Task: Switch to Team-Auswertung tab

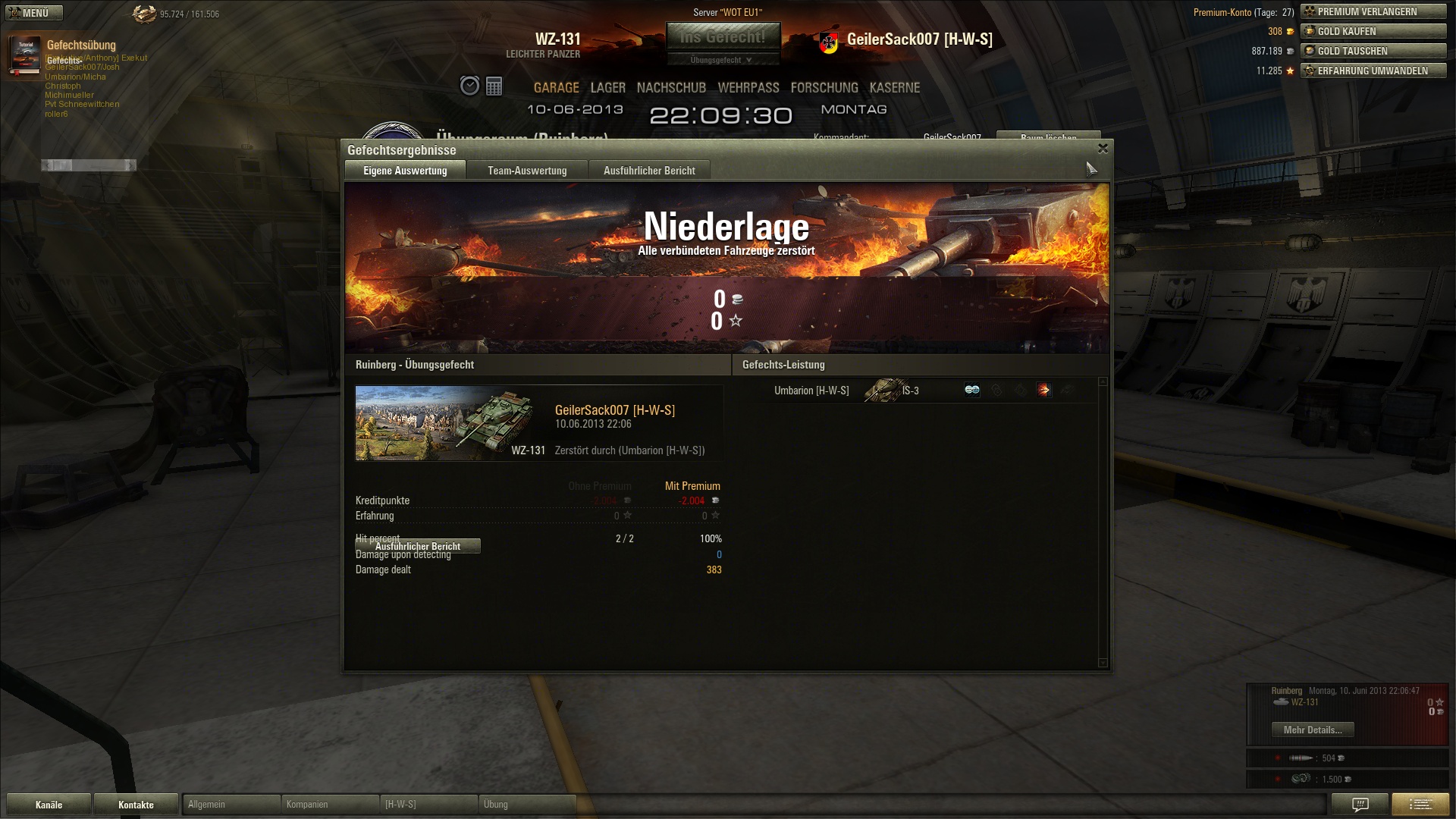Action: [x=527, y=171]
